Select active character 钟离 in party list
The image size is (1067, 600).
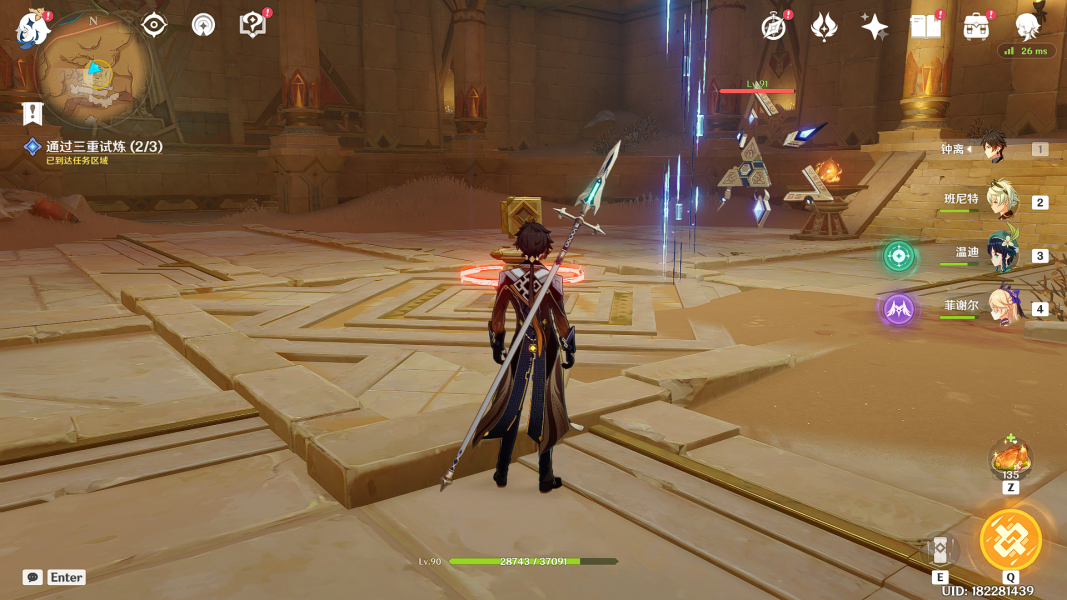(993, 148)
